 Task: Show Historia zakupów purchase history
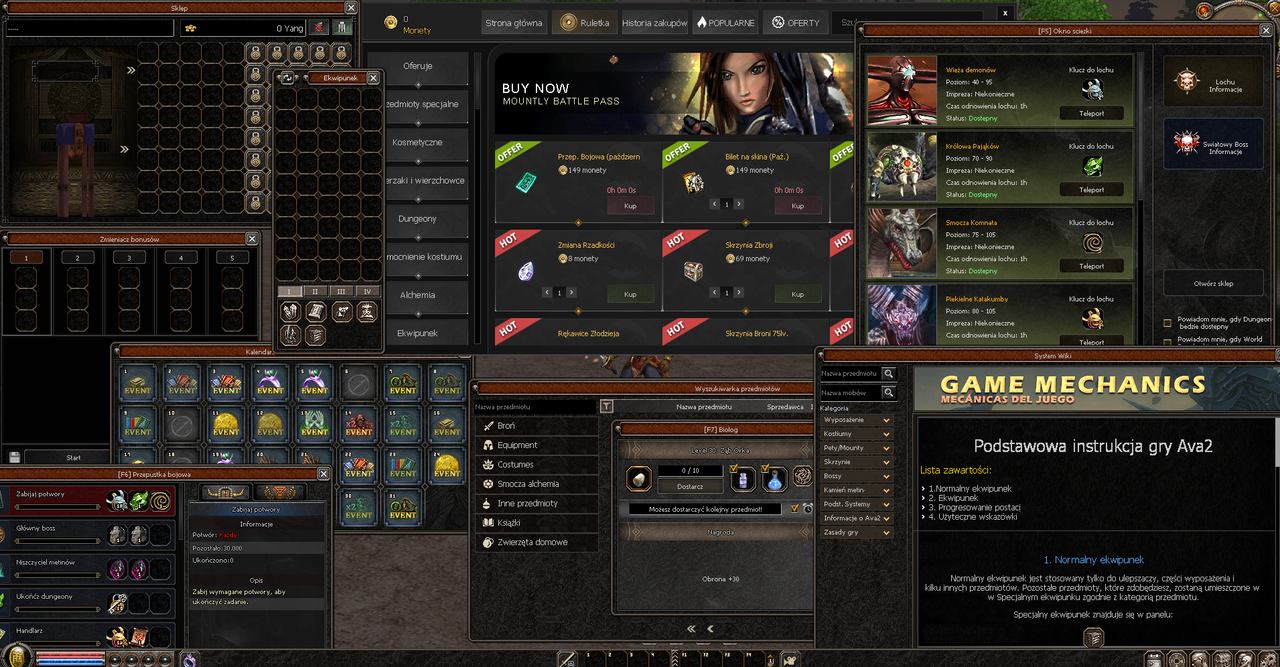tap(655, 22)
